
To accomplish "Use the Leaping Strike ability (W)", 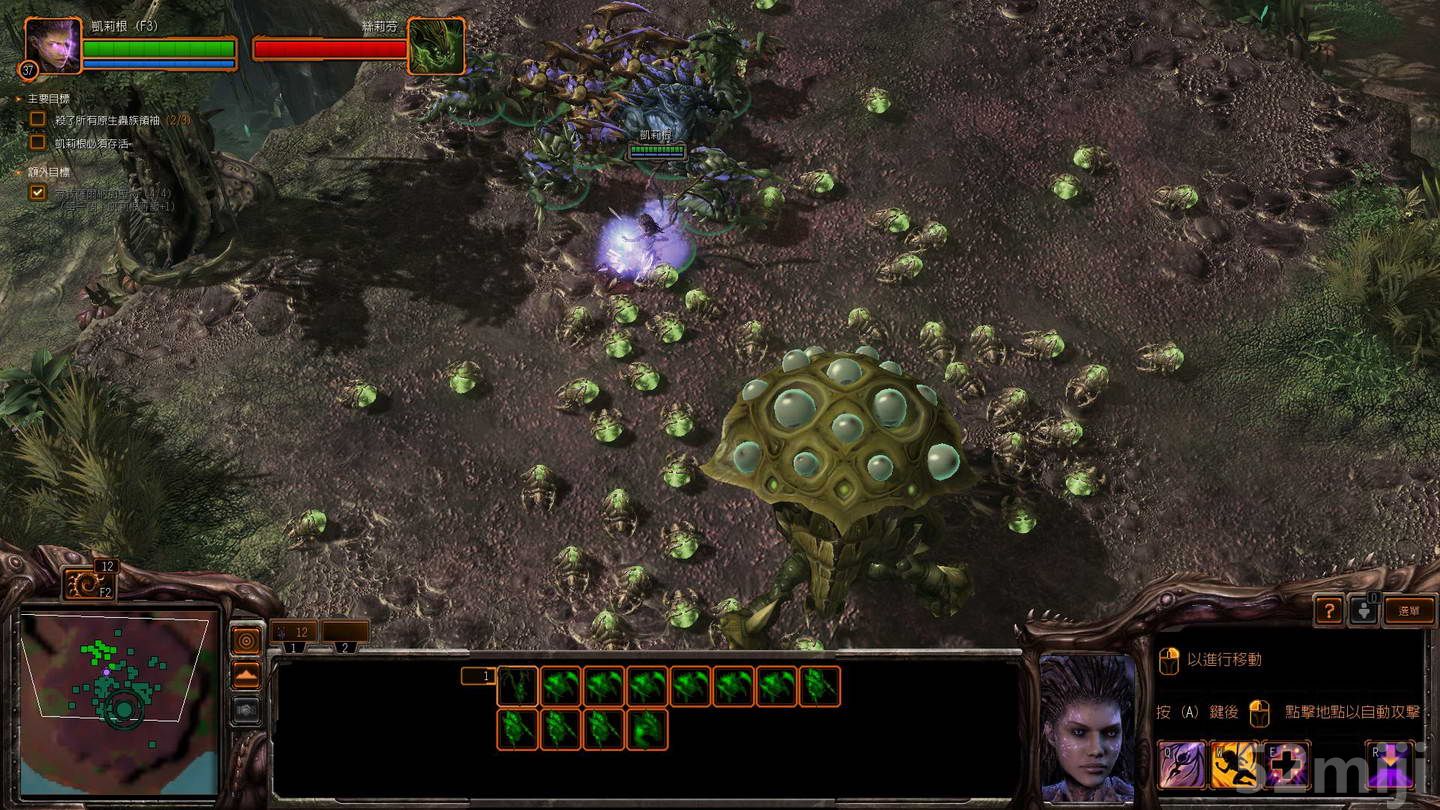I will point(1232,765).
